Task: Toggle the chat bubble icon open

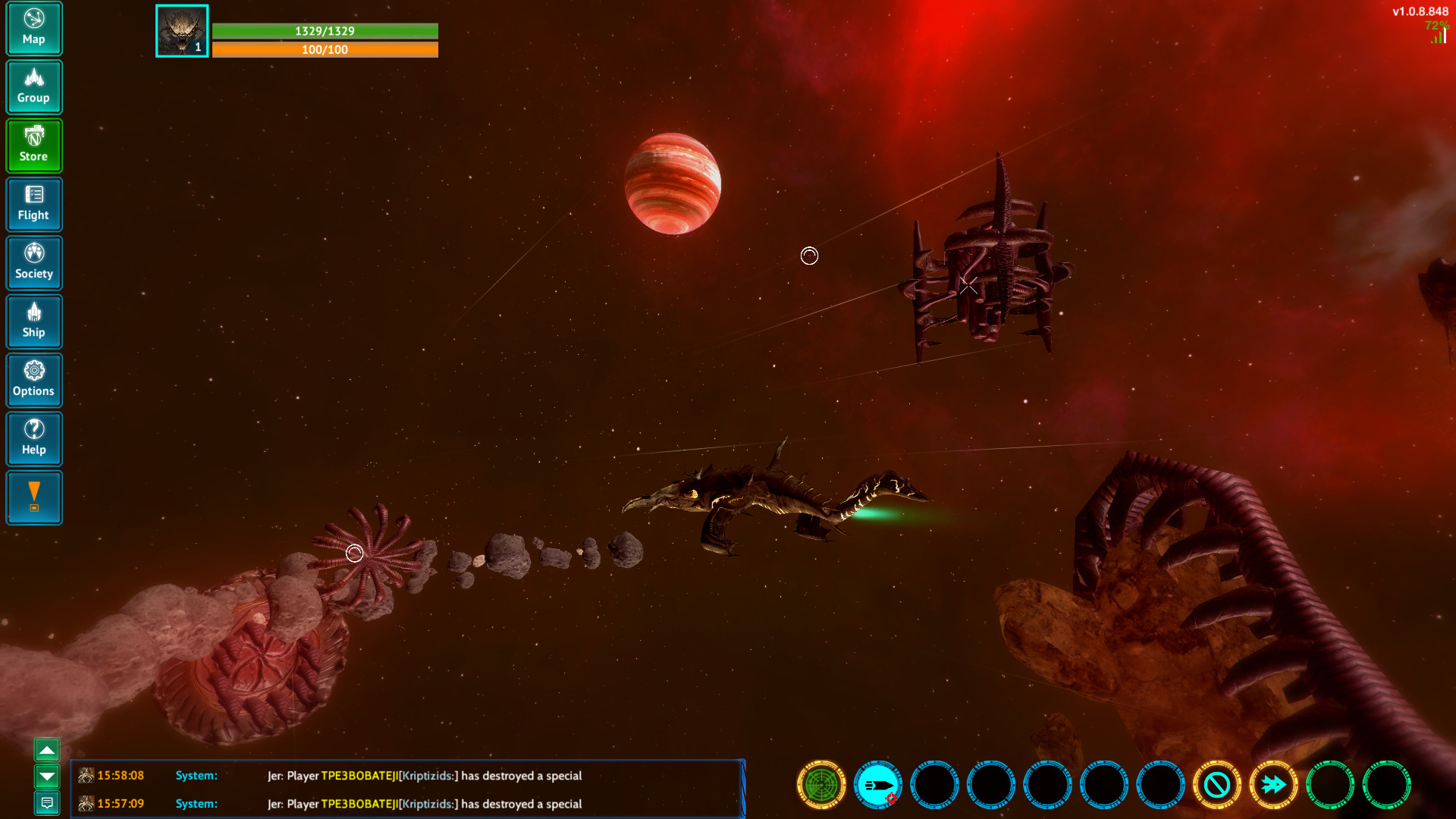Action: tap(48, 804)
